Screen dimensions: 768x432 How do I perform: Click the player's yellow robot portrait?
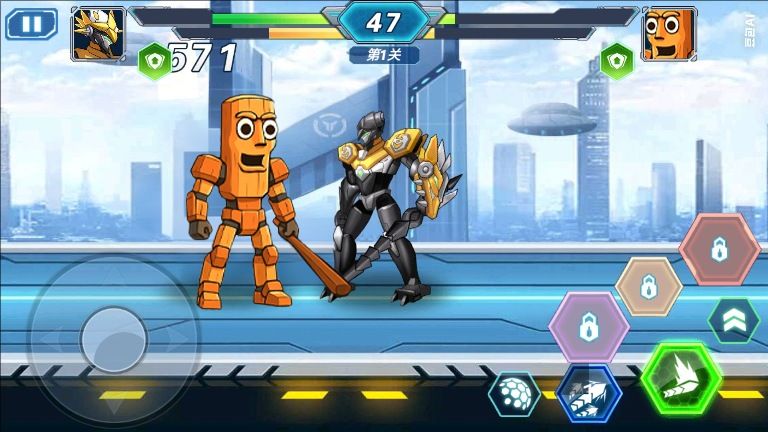click(x=98, y=32)
